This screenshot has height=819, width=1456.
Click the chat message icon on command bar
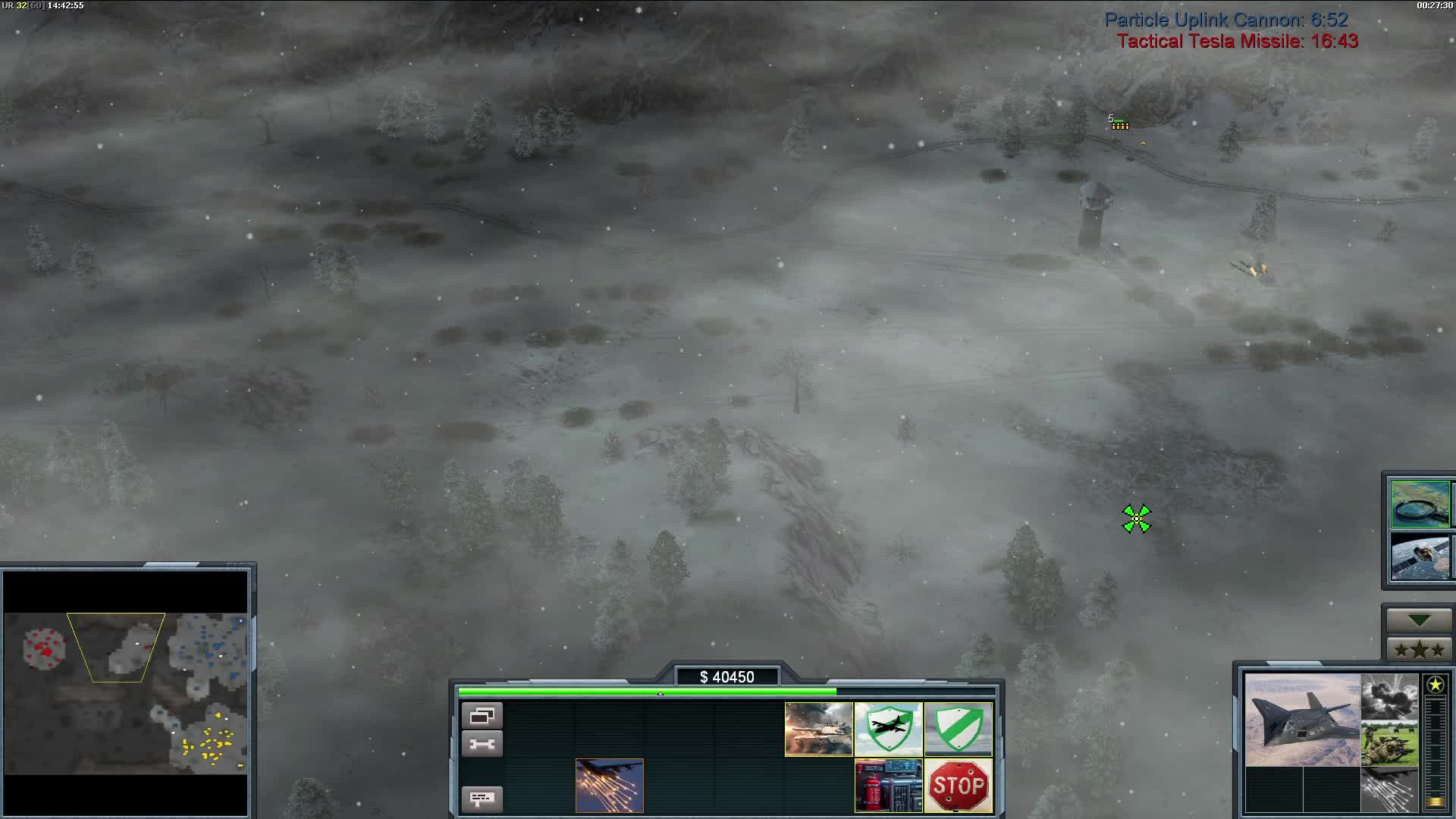click(483, 799)
